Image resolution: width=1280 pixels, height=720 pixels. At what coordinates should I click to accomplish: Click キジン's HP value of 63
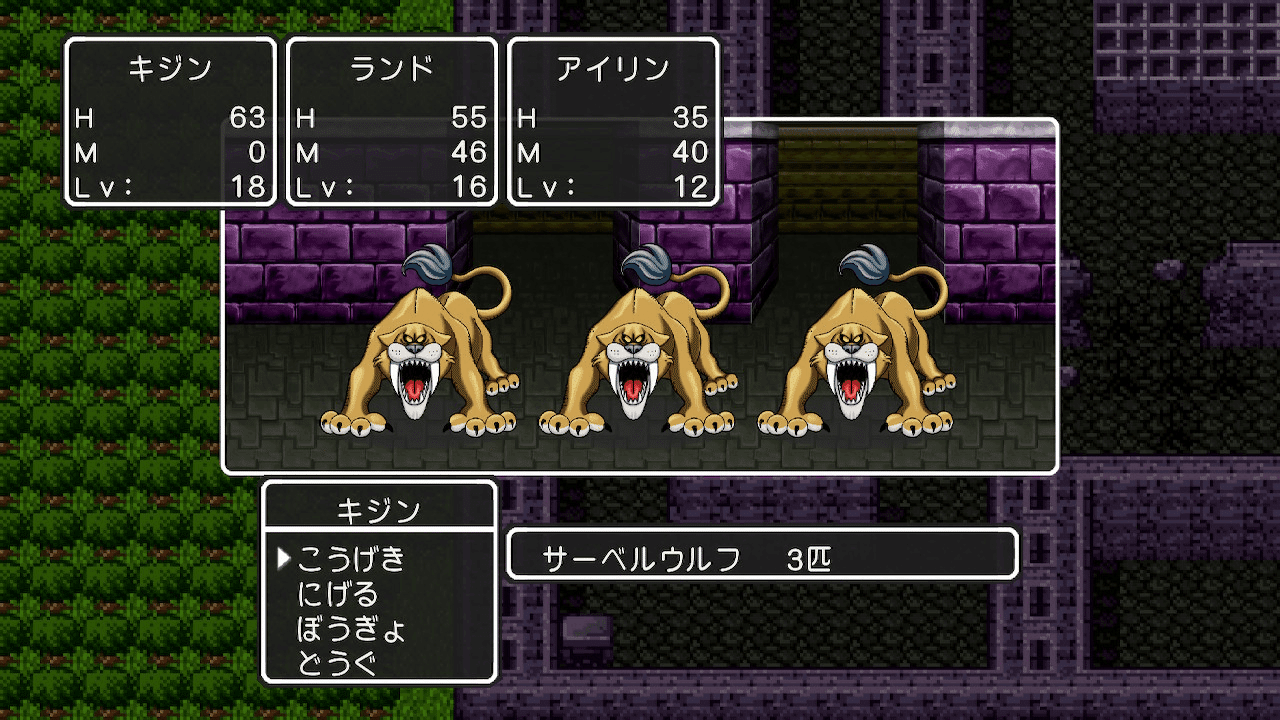(249, 118)
